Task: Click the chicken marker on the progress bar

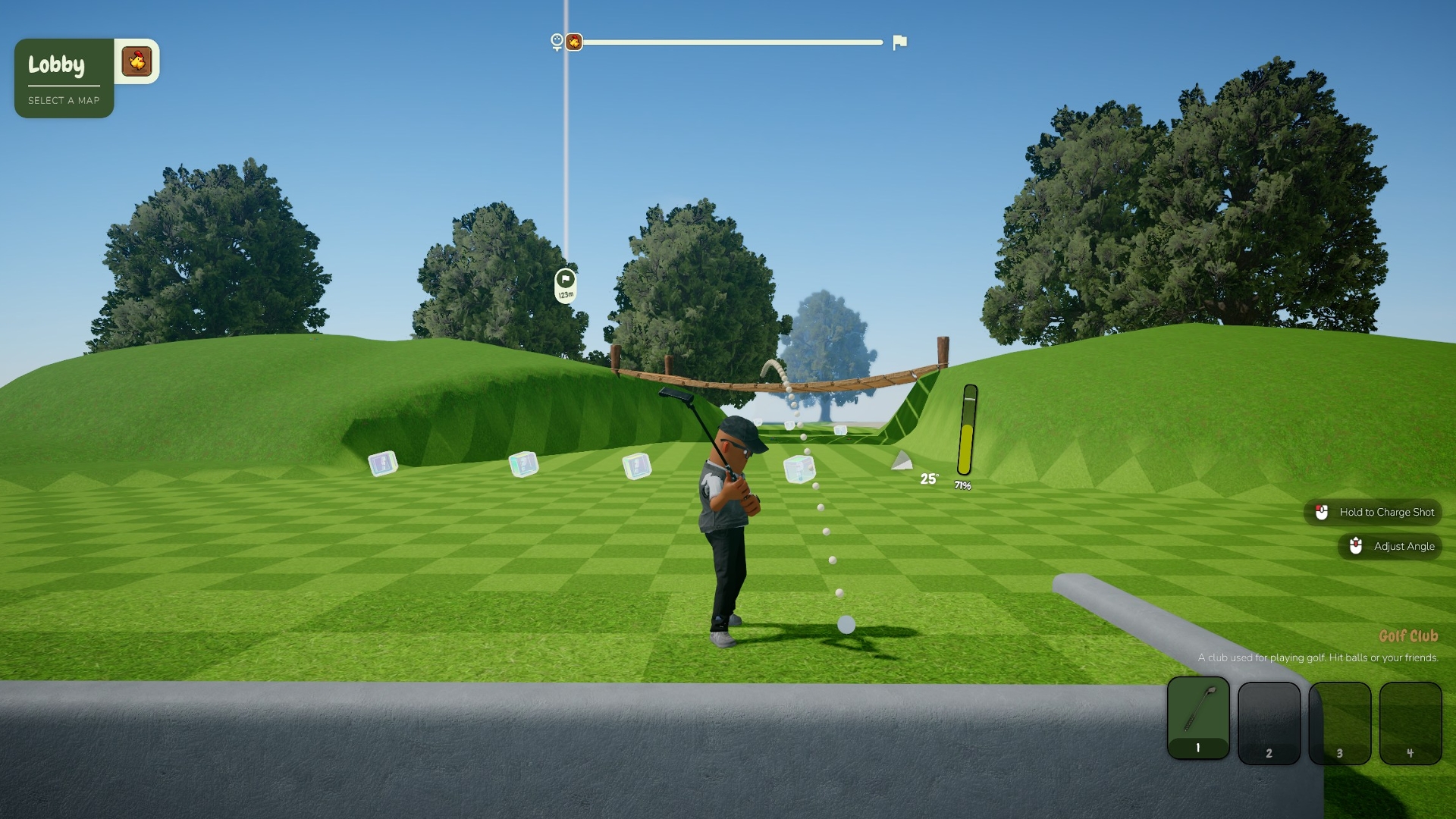Action: click(574, 42)
